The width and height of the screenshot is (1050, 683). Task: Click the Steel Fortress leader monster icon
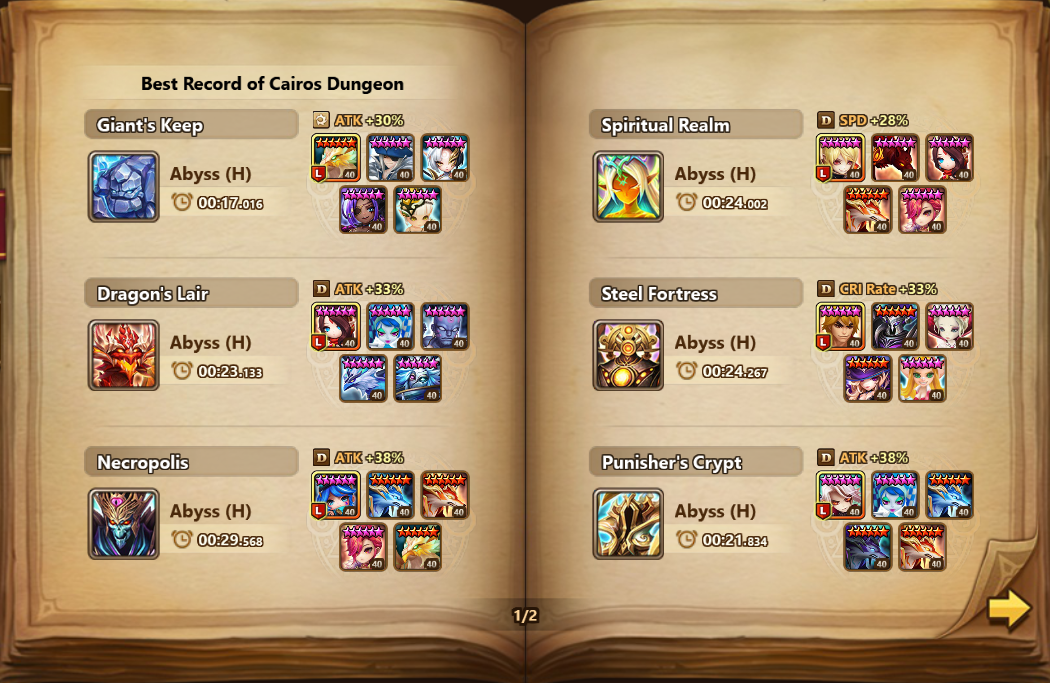pos(841,327)
